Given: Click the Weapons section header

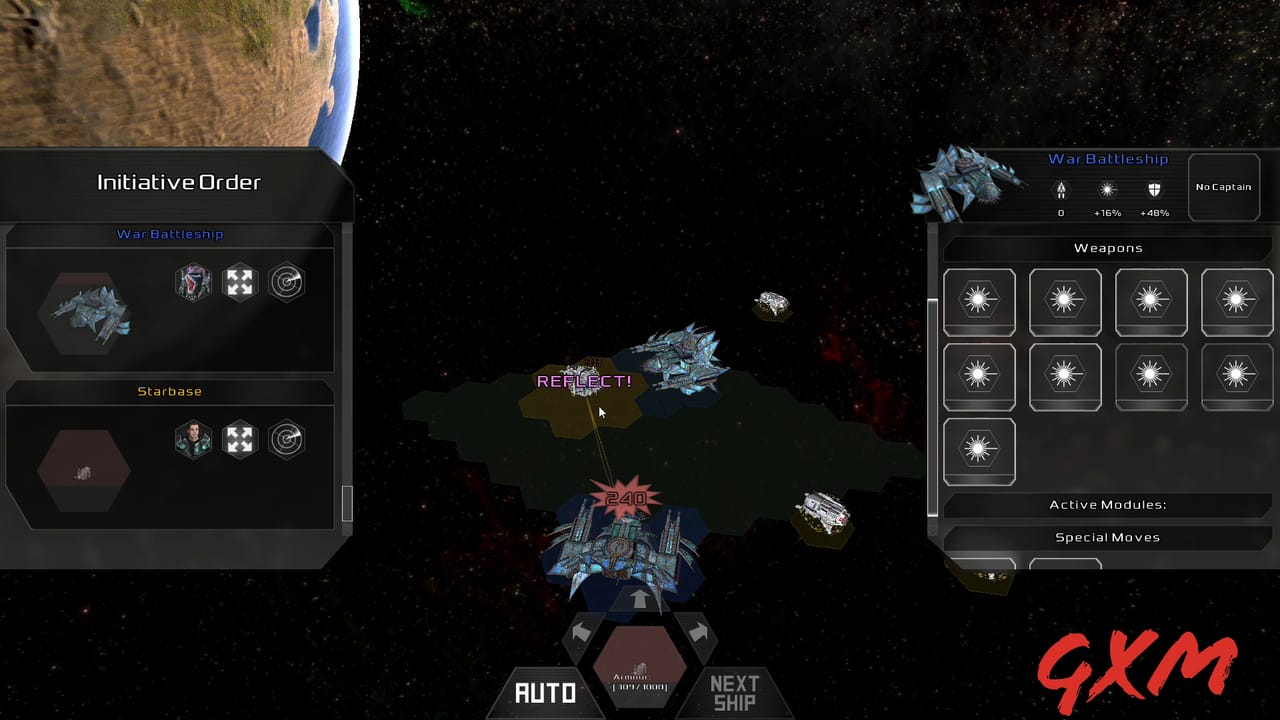Looking at the screenshot, I should (x=1107, y=248).
